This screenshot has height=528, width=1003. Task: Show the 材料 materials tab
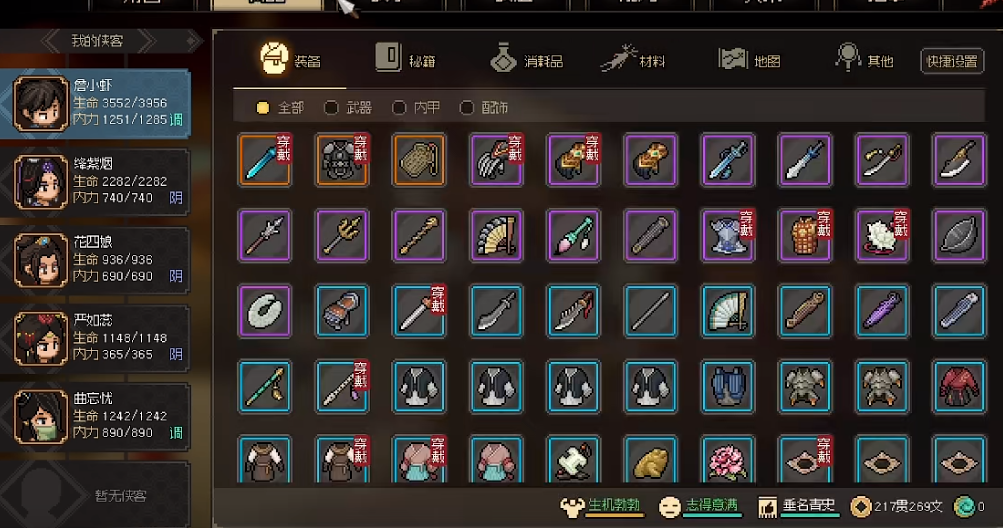pyautogui.click(x=633, y=60)
